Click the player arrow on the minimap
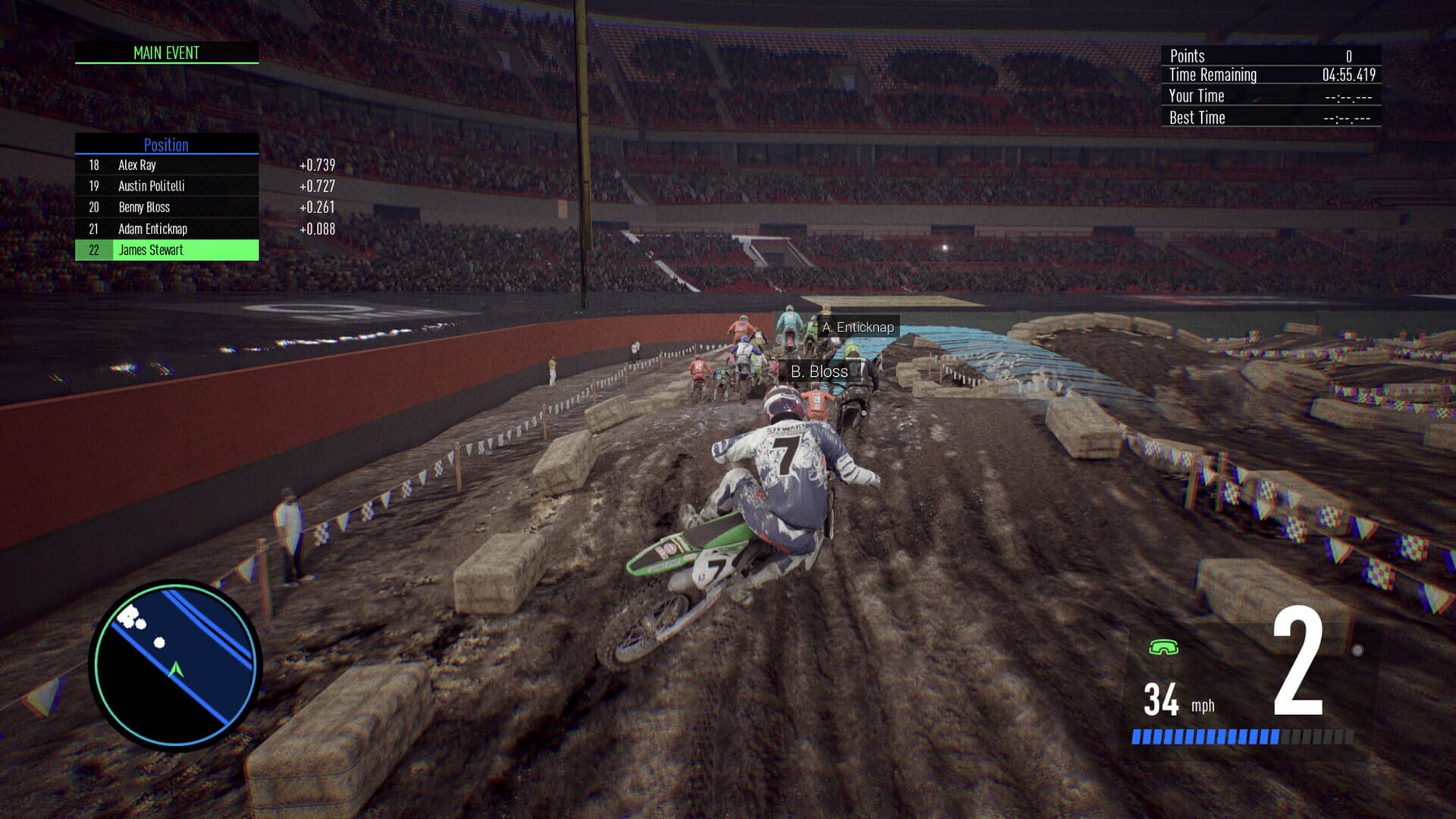Screen dimensions: 1456x819 point(176,670)
